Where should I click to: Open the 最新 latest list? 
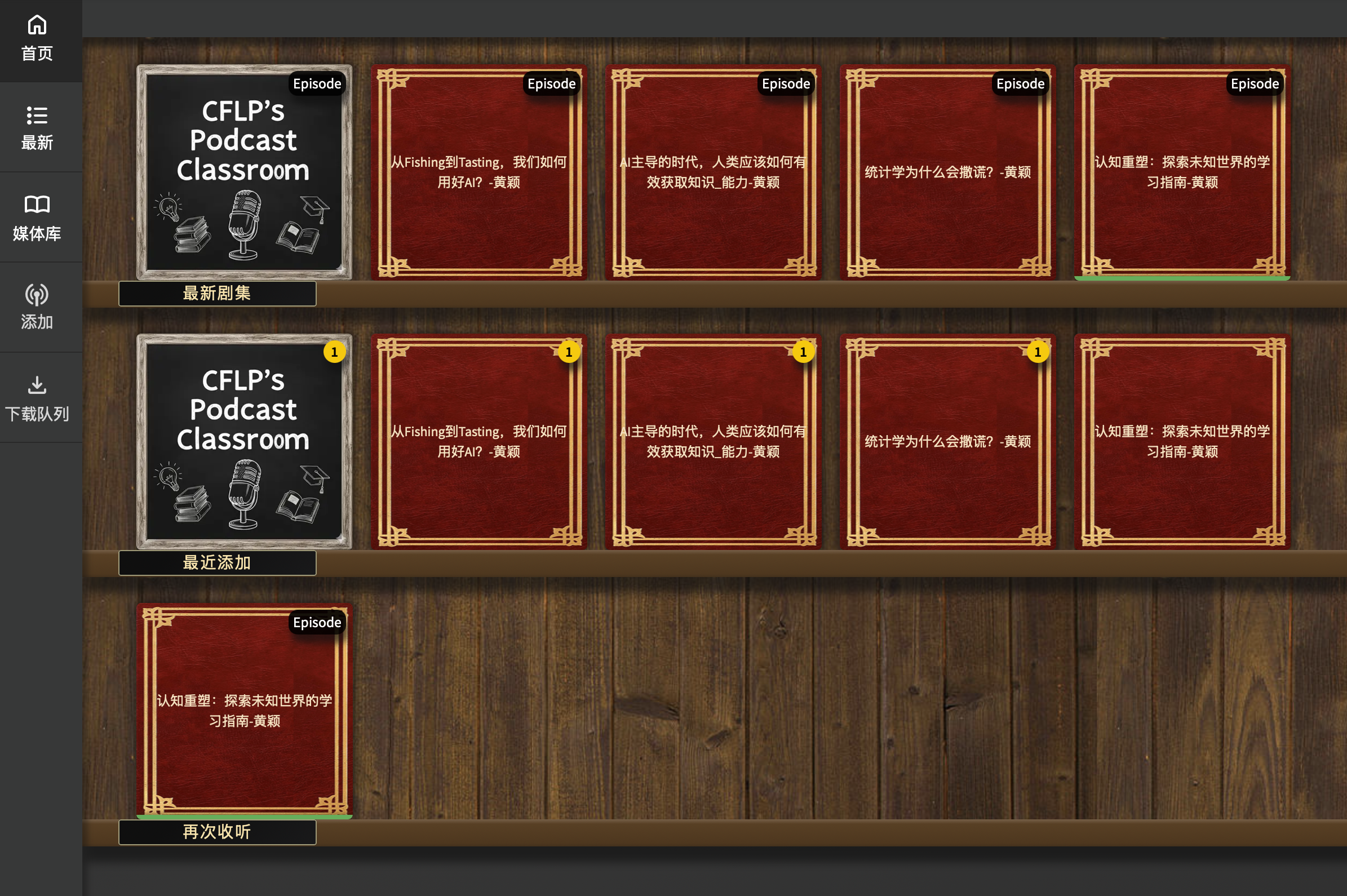point(37,128)
